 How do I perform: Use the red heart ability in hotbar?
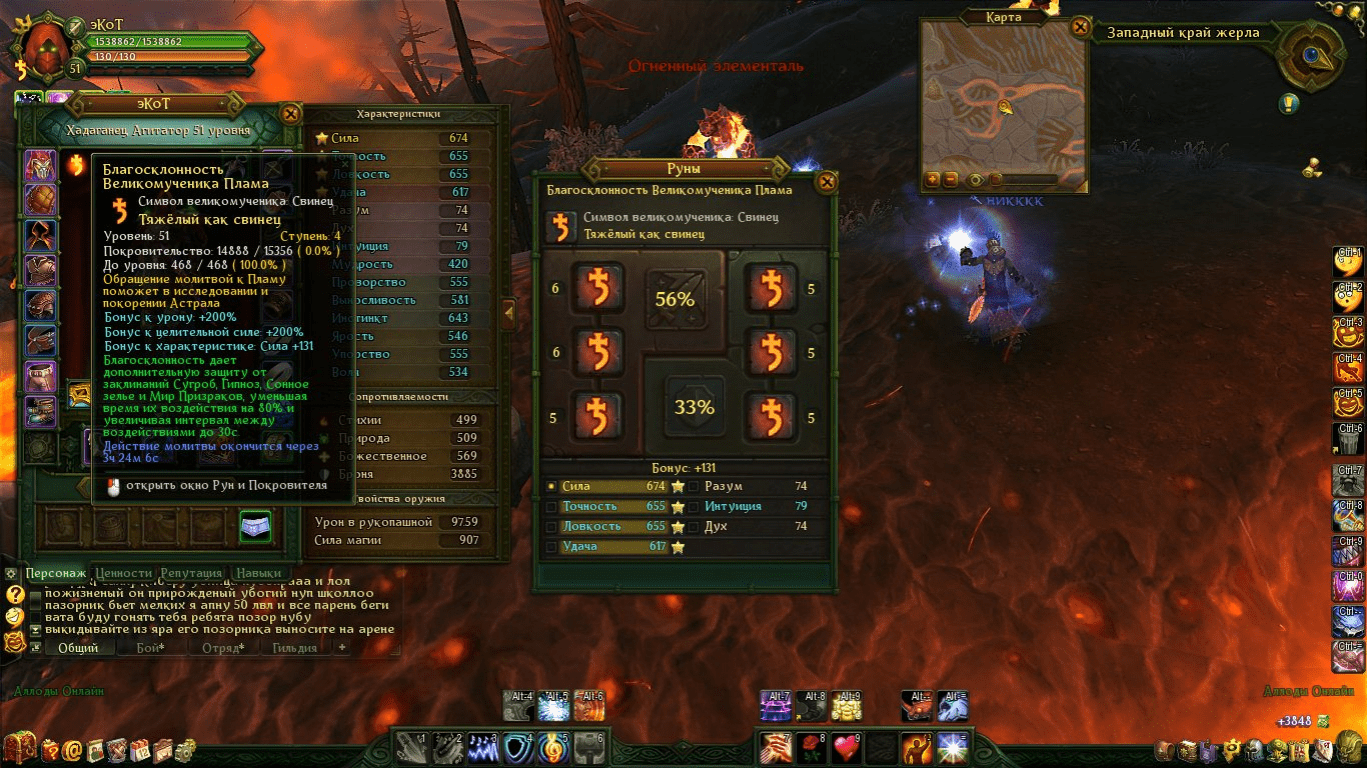click(x=847, y=747)
